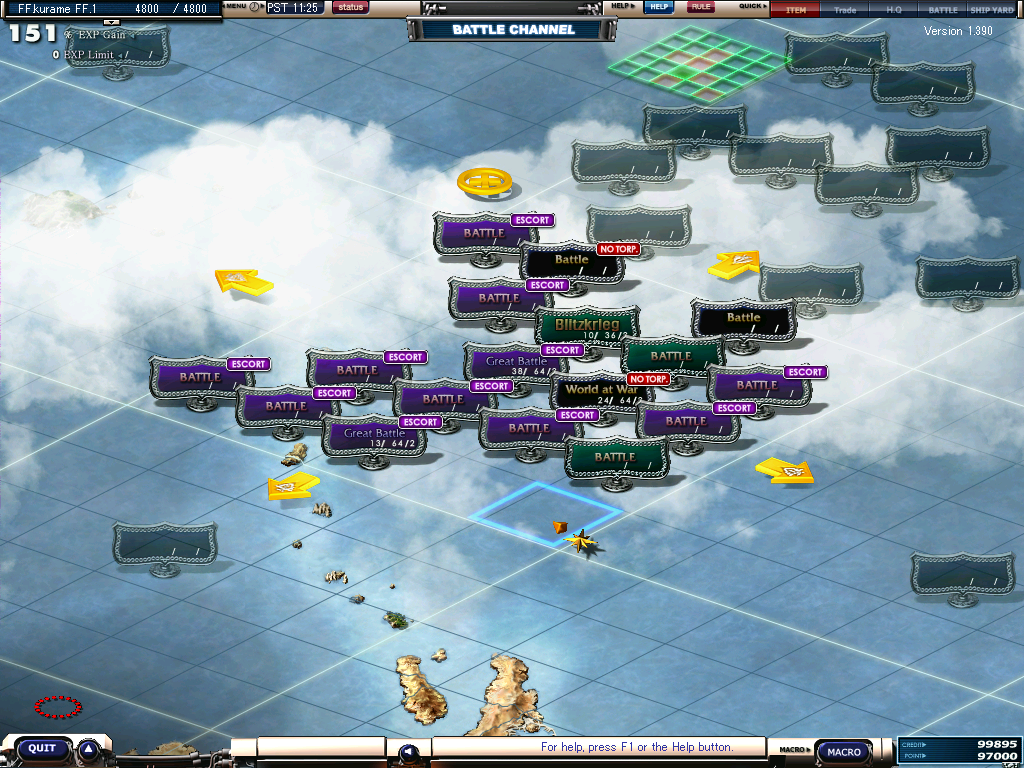Select the BATTLE tab in top bar

[942, 10]
